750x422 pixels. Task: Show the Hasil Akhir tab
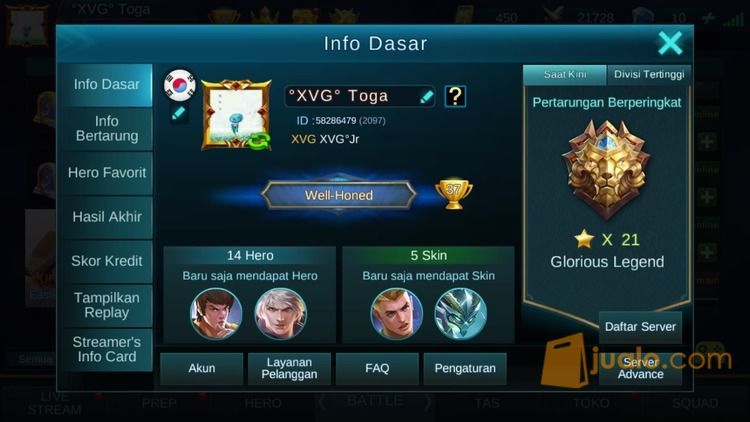coord(106,216)
